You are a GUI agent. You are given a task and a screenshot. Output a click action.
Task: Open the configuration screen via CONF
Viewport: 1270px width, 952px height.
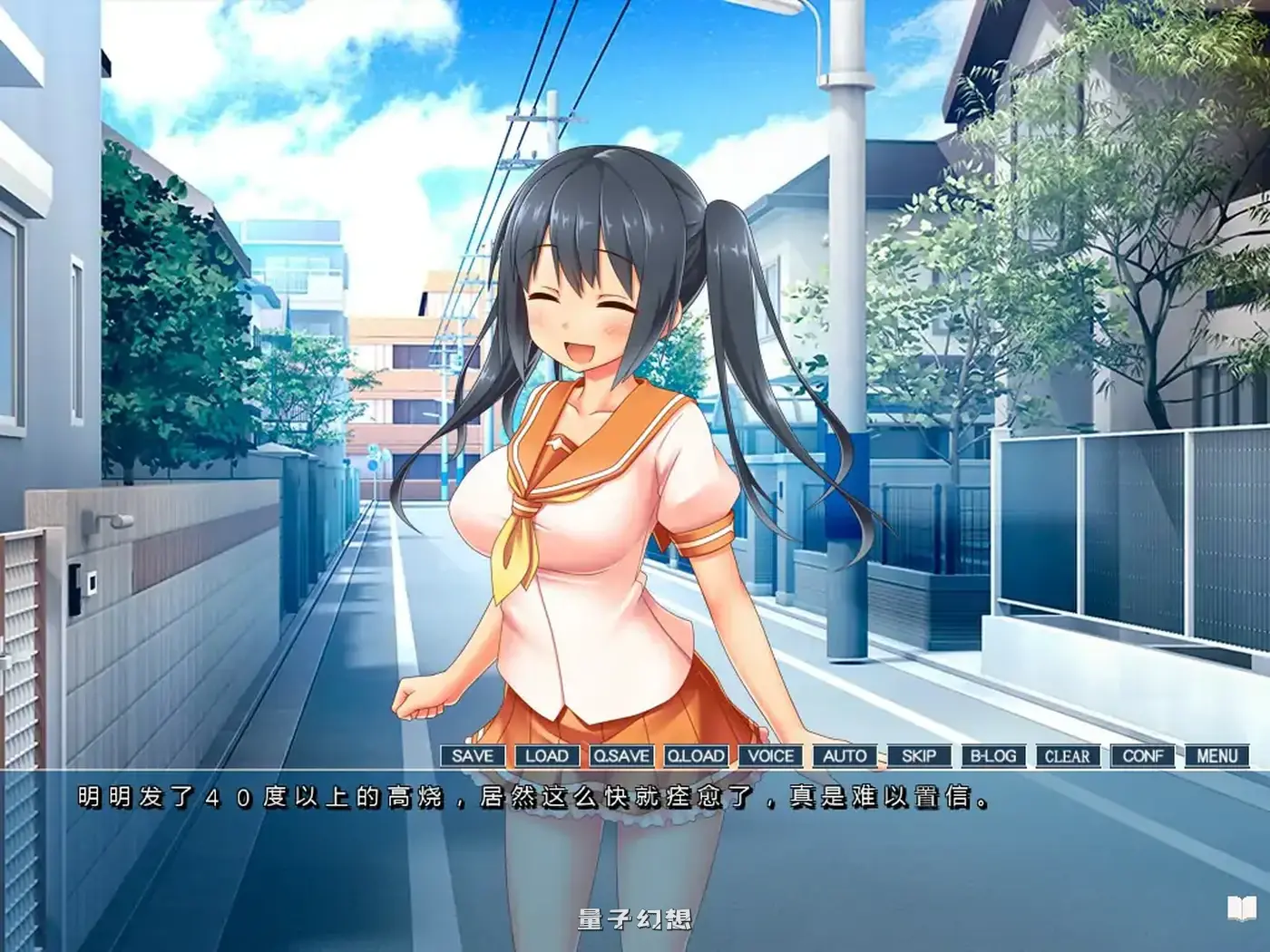click(1144, 755)
